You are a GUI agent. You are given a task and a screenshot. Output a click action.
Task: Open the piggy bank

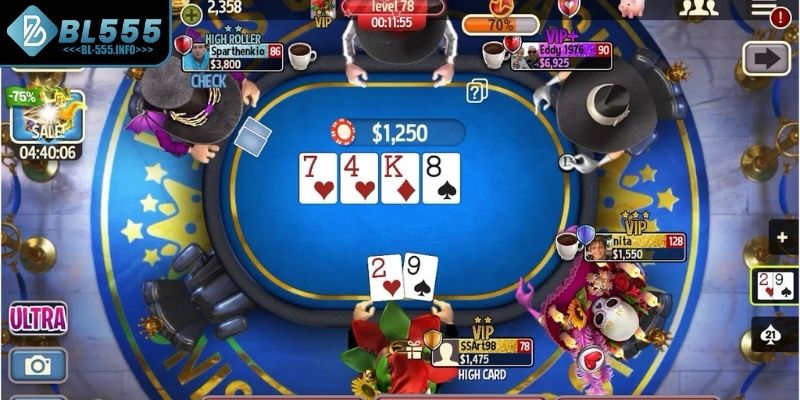pos(631,8)
